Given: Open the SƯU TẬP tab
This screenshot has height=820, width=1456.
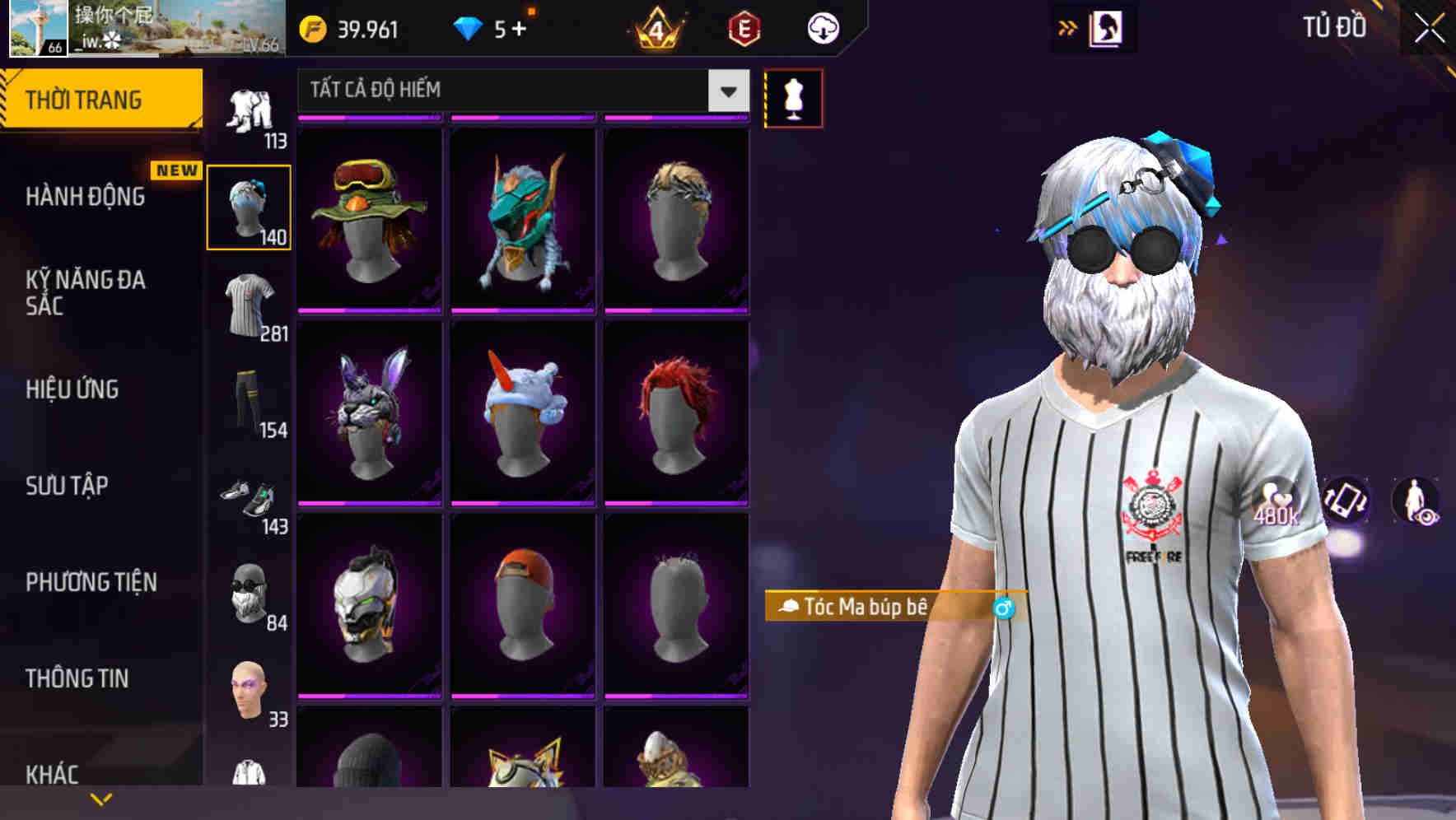Looking at the screenshot, I should [x=68, y=487].
